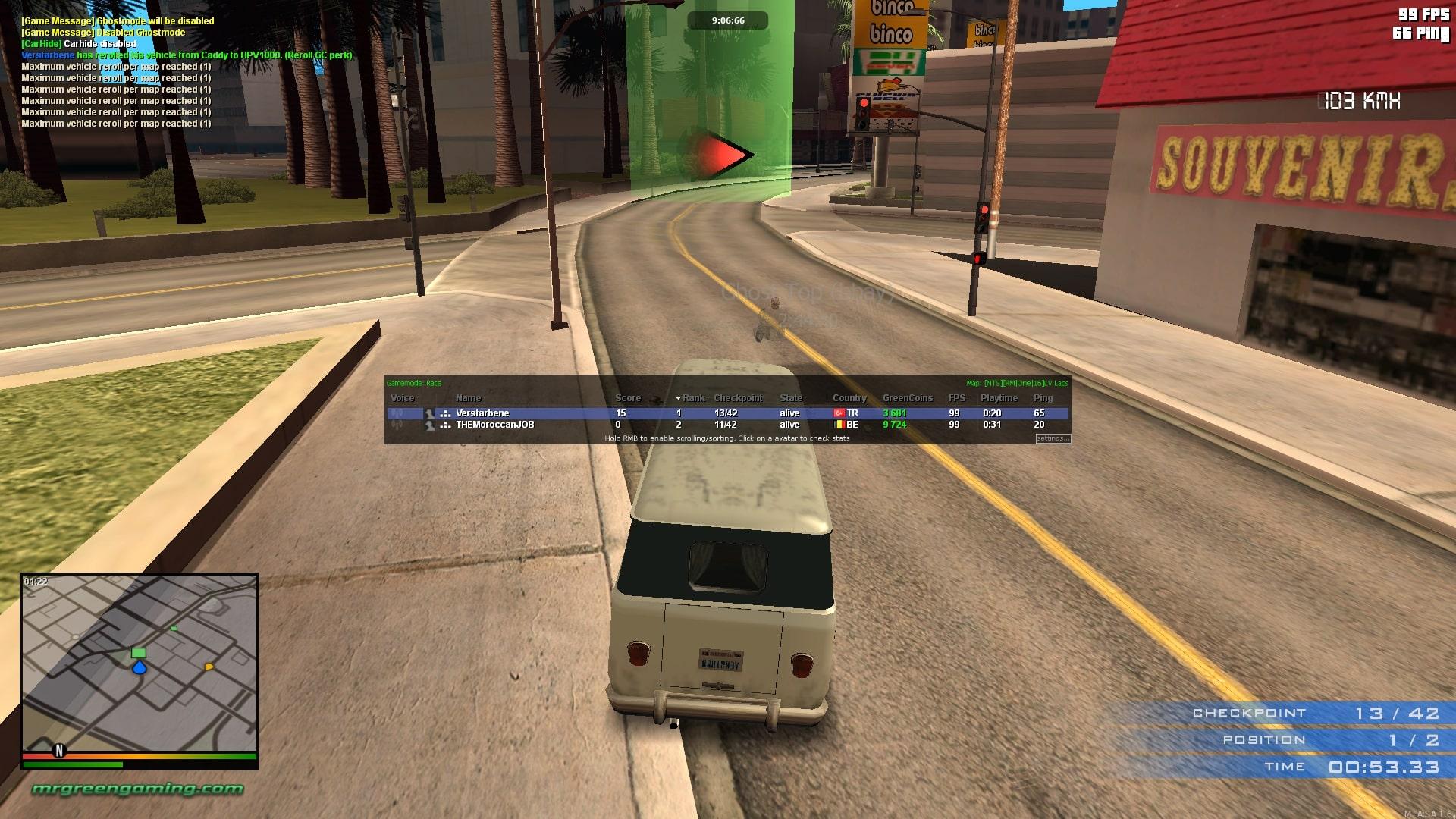Image resolution: width=1456 pixels, height=819 pixels.
Task: Sort by the Country column header
Action: (x=849, y=398)
